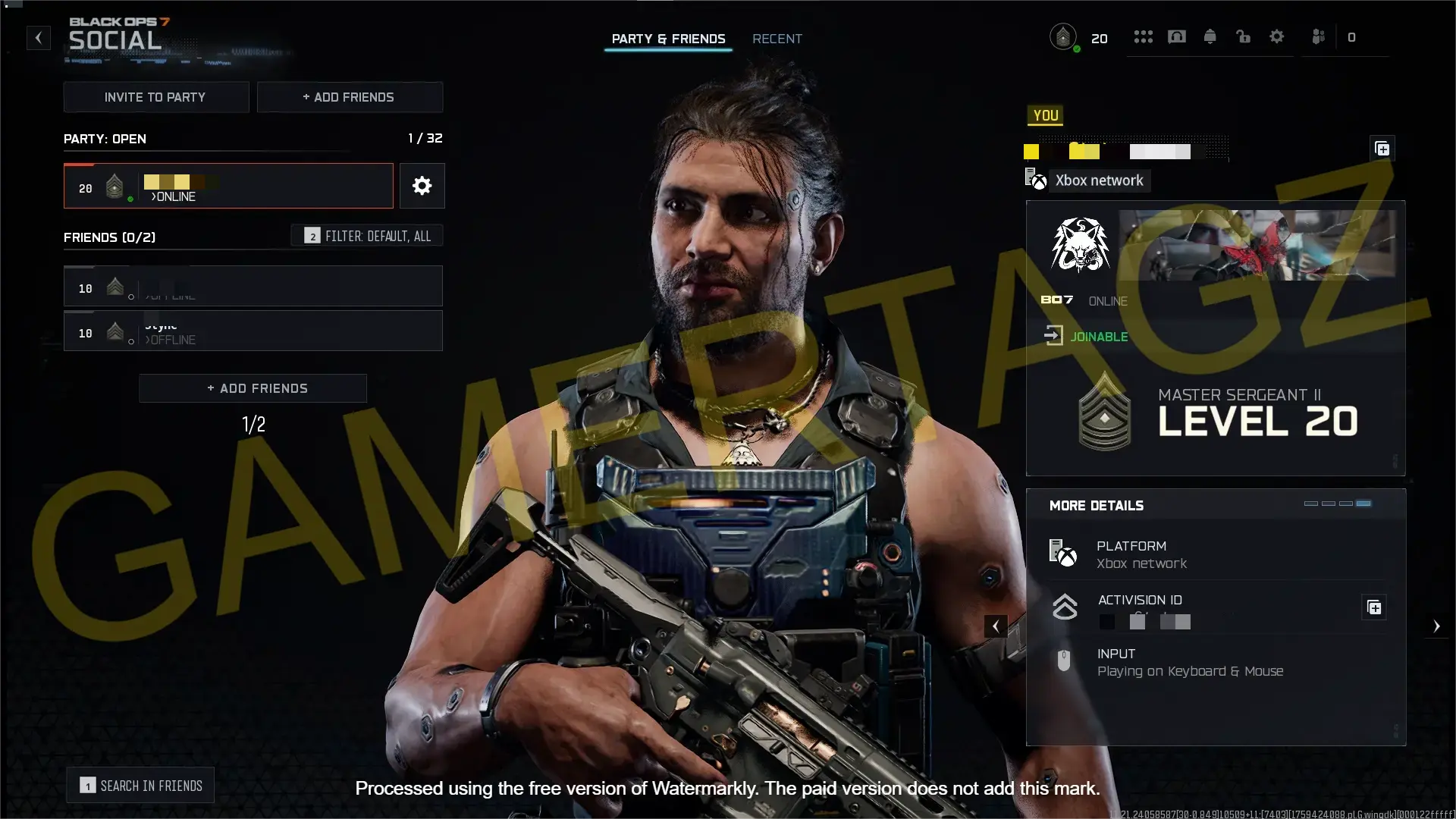Select your online level 20 party row
The height and width of the screenshot is (819, 1456).
pyautogui.click(x=228, y=186)
